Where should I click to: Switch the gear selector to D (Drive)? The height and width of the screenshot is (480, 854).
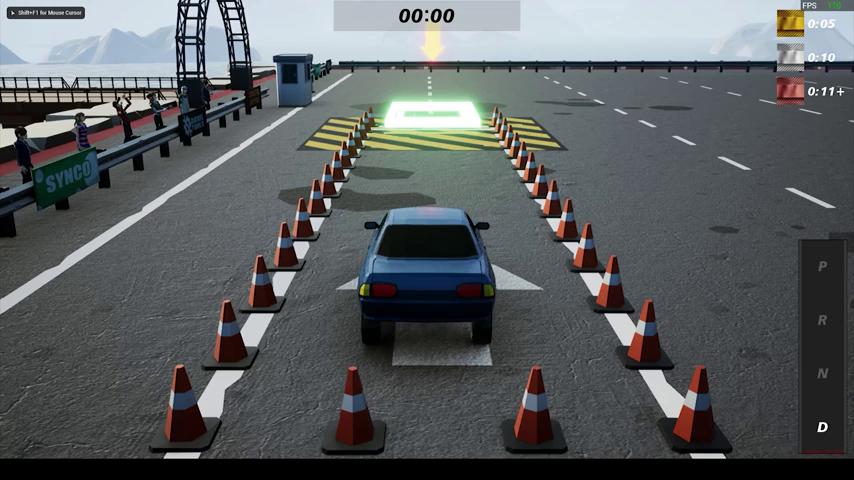tap(822, 427)
